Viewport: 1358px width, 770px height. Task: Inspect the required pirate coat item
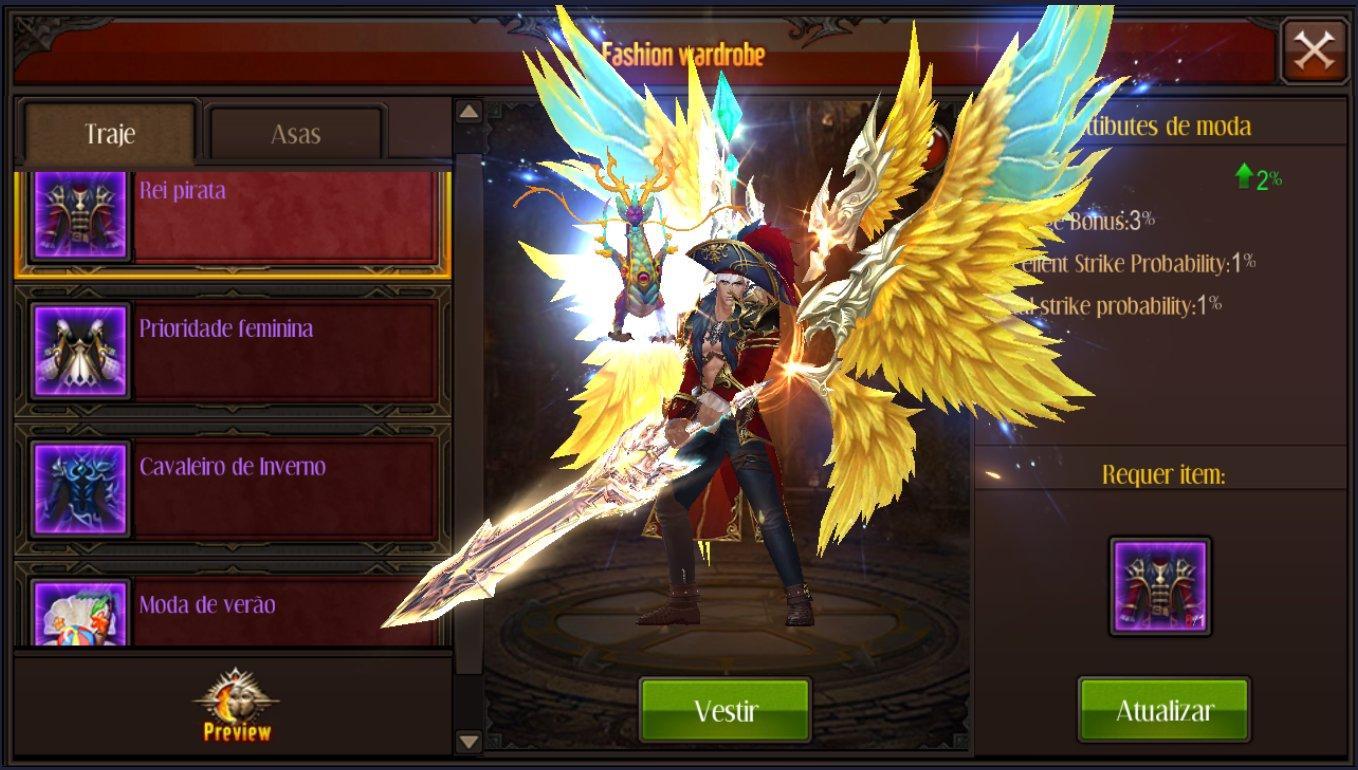tap(1160, 586)
